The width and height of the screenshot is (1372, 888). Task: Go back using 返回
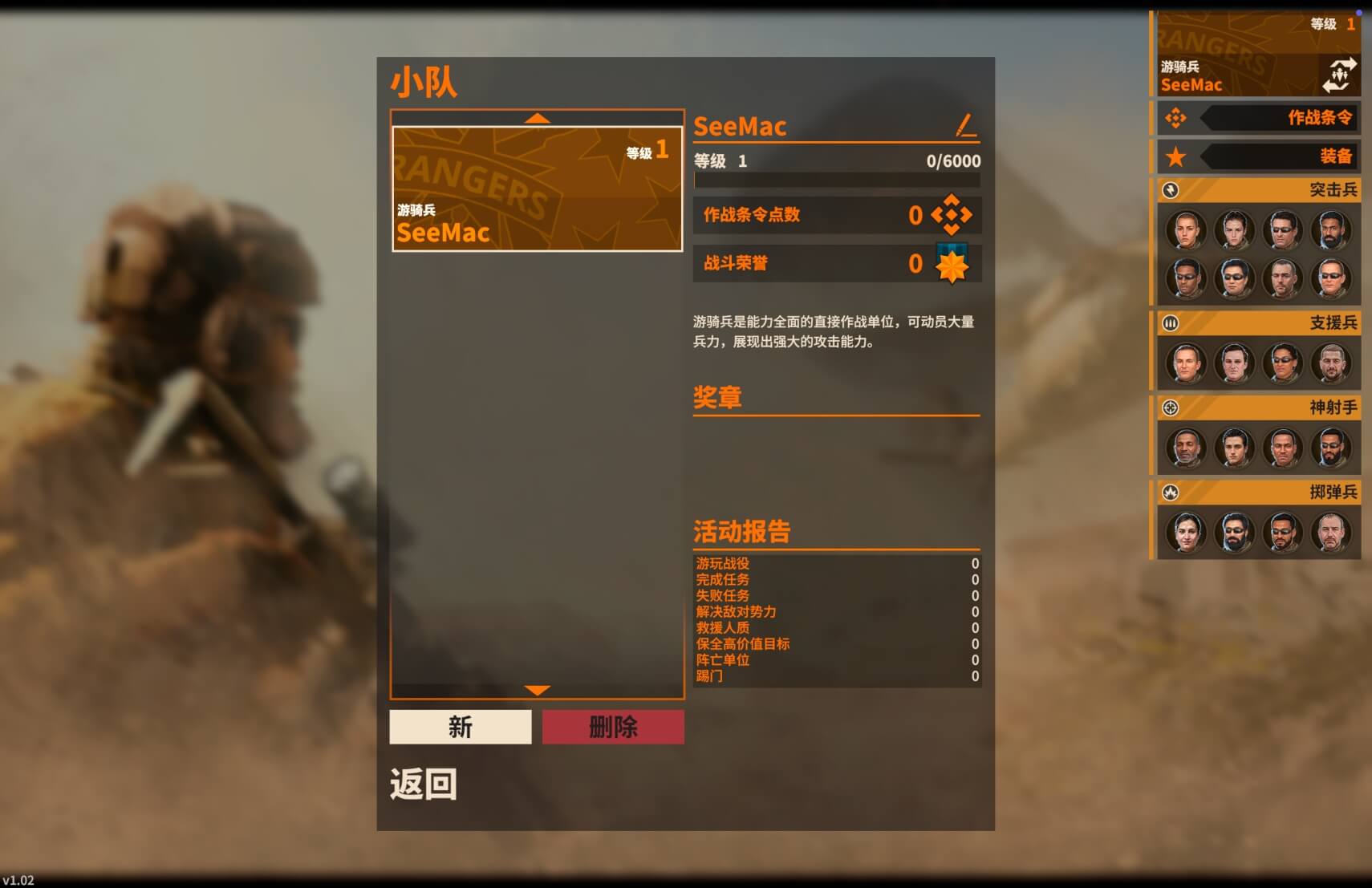pos(424,784)
